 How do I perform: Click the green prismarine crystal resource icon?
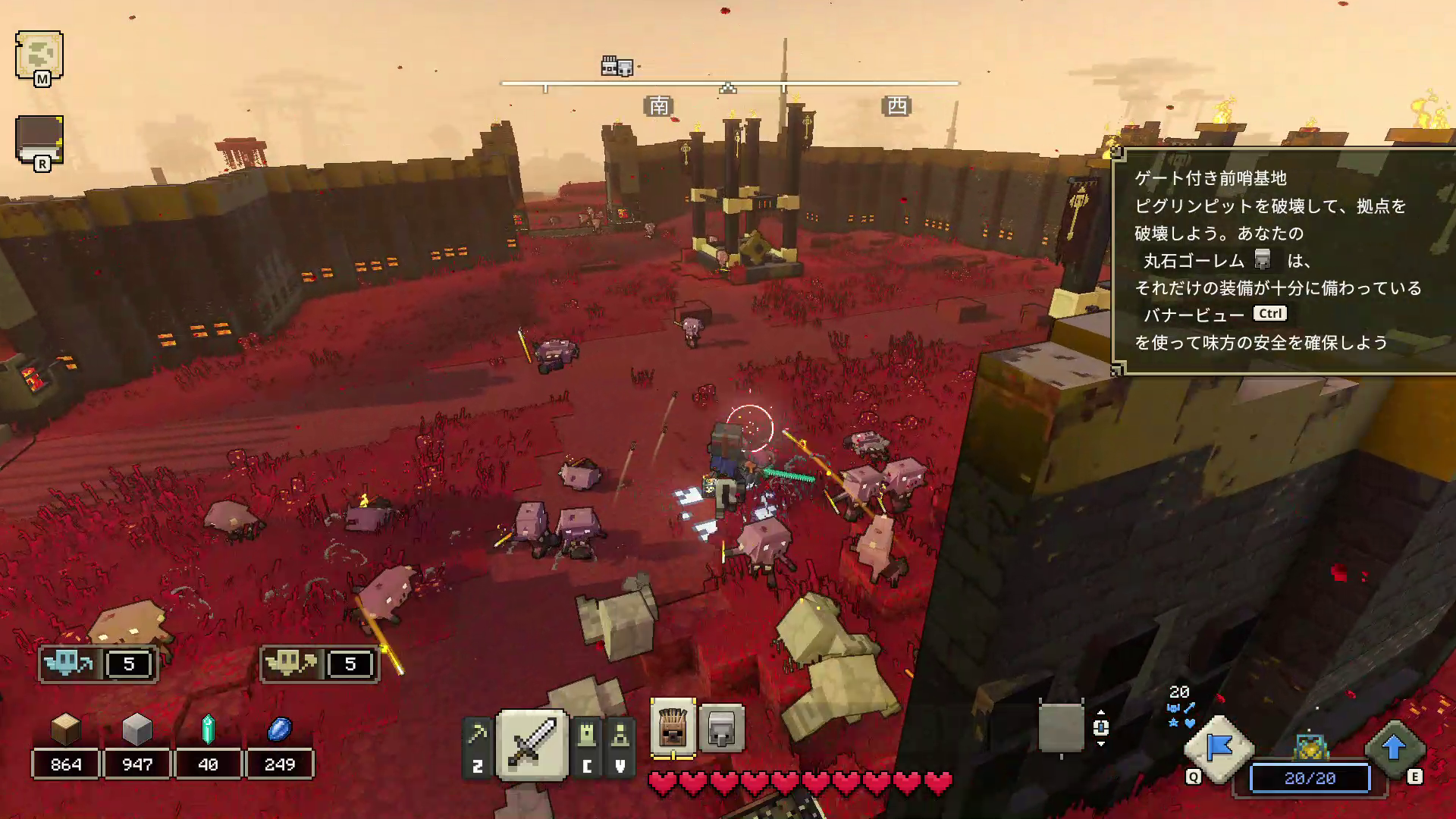pos(208,730)
